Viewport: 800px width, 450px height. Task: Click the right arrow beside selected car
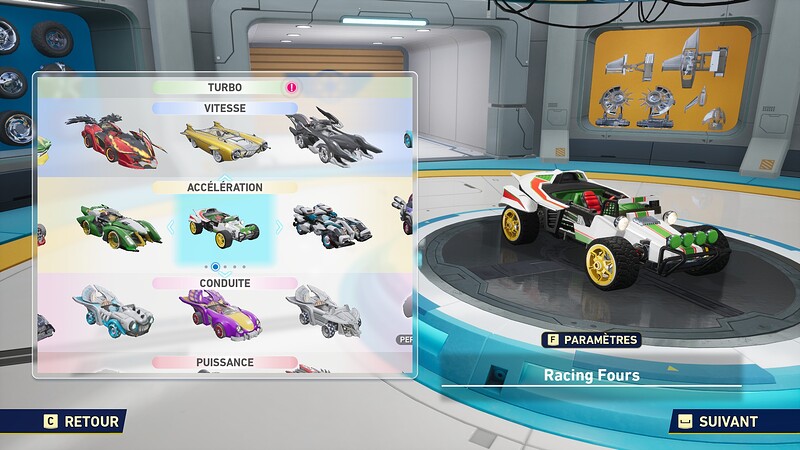(279, 227)
